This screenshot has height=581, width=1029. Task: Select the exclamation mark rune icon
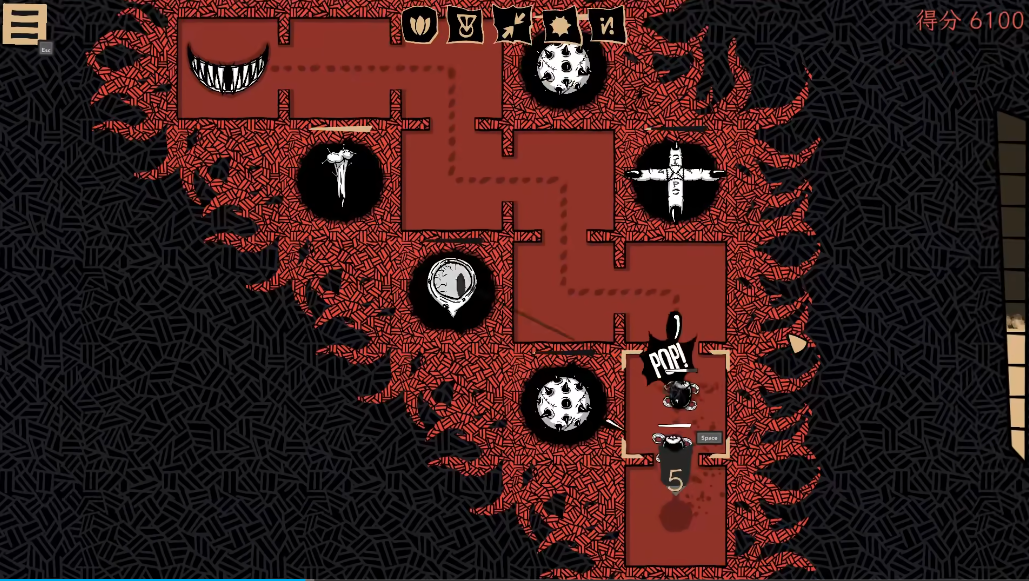pos(606,25)
